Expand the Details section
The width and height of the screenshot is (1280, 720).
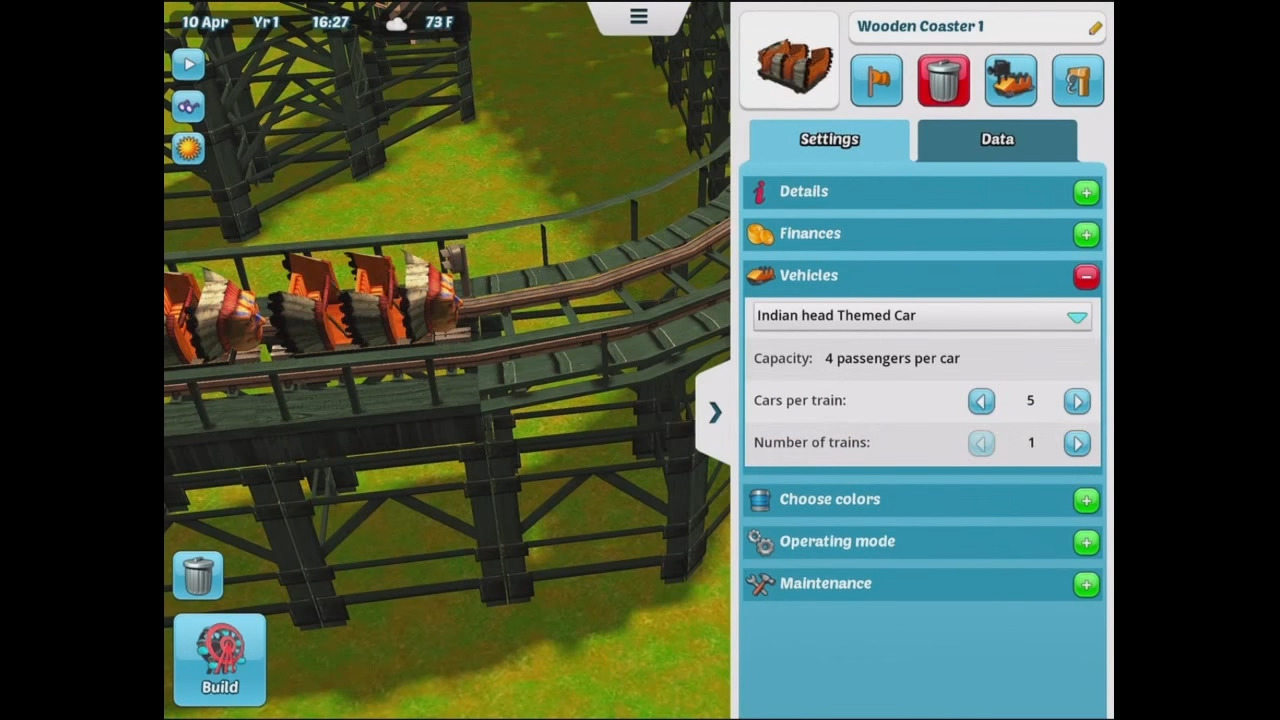(1086, 192)
